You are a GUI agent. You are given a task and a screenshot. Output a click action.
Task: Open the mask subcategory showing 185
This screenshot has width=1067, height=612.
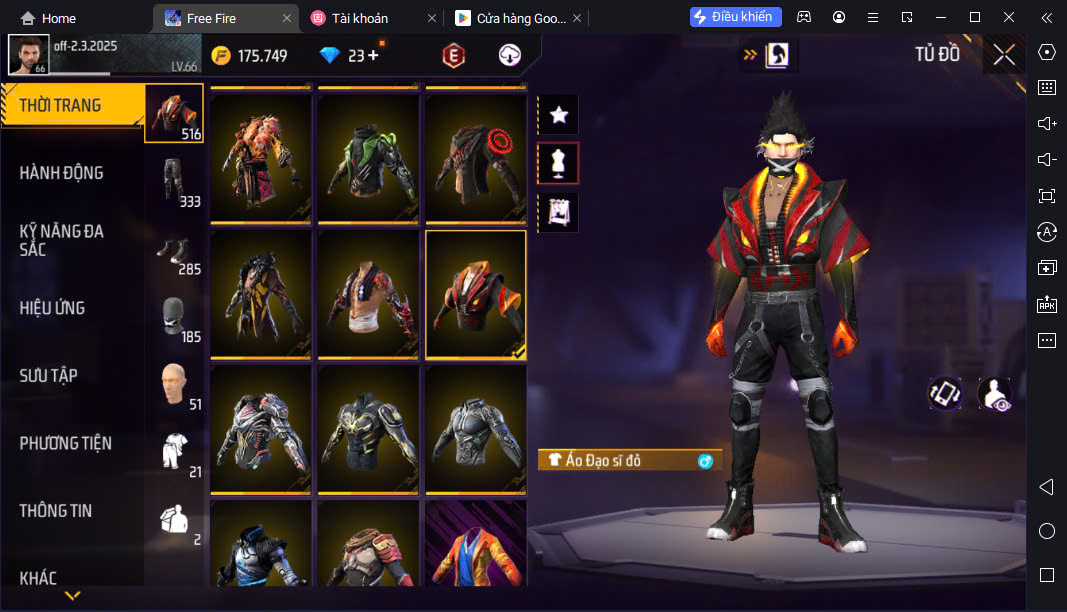(175, 316)
